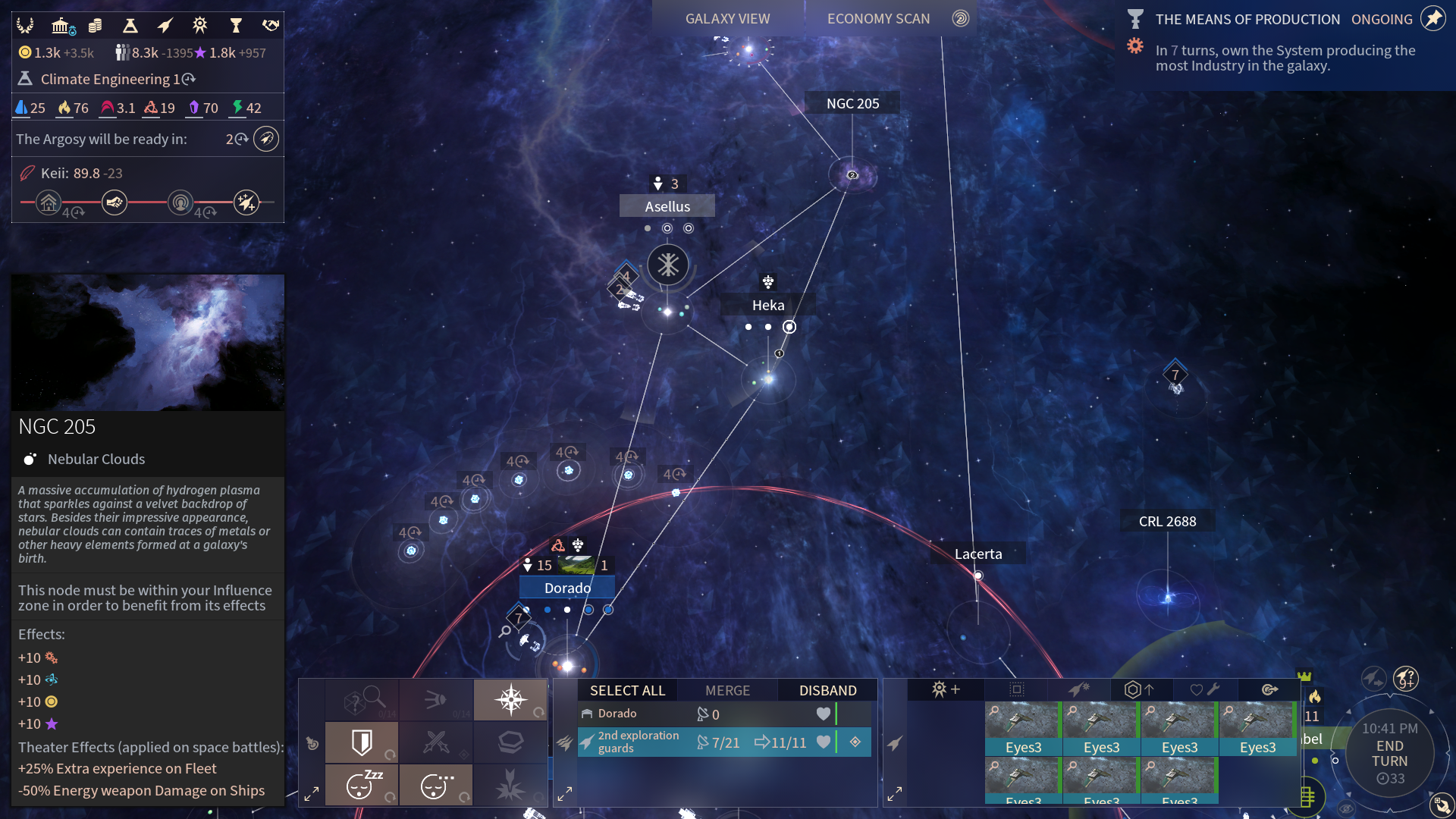
Task: Switch to Galaxy View
Action: pos(727,19)
